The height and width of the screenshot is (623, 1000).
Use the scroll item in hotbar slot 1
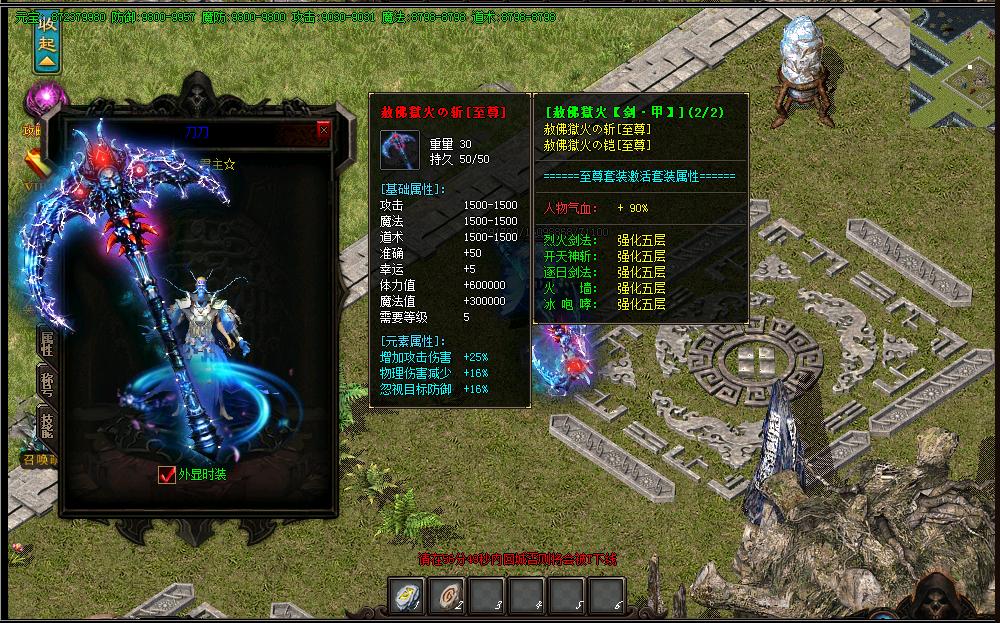pos(407,597)
